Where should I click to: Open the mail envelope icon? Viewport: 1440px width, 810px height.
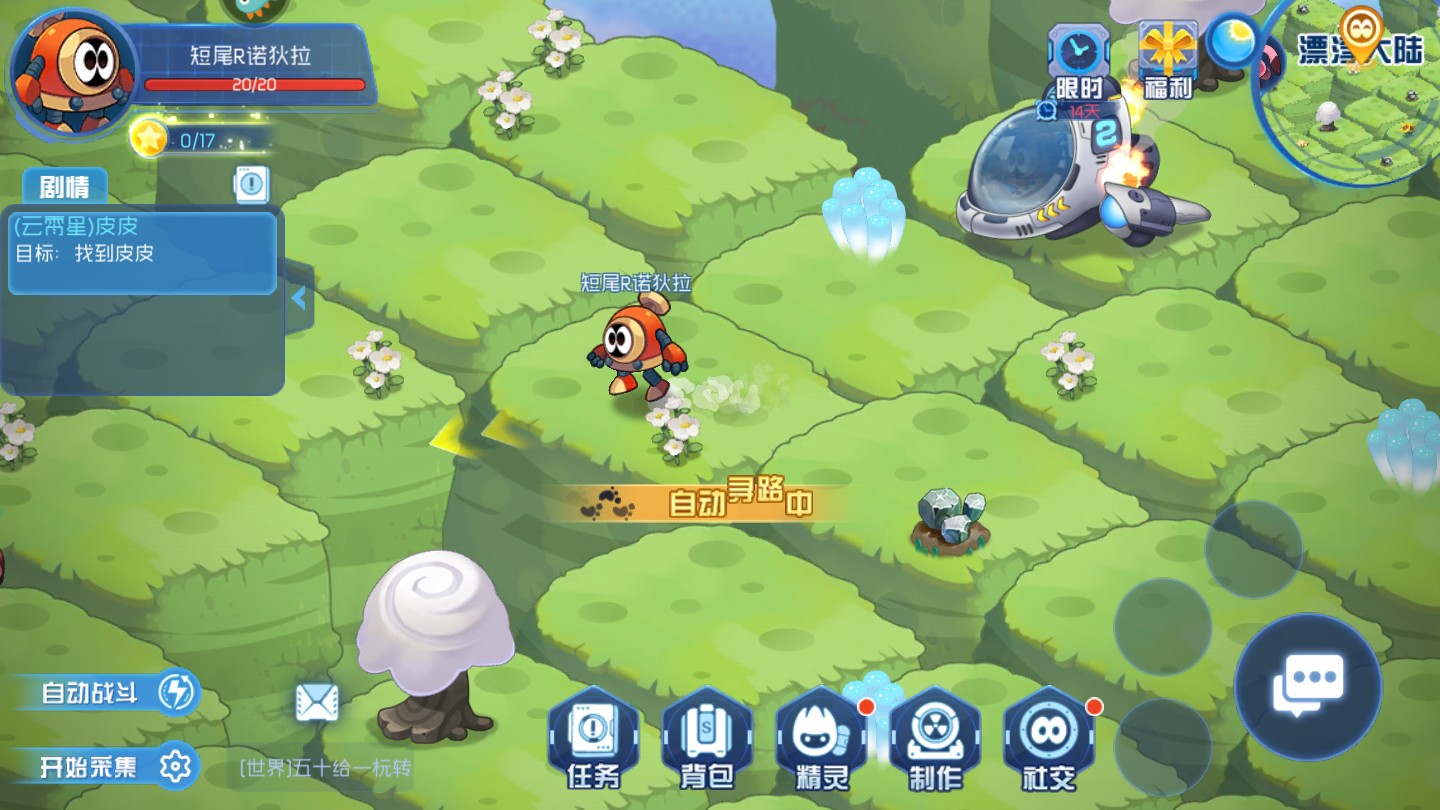tap(317, 703)
